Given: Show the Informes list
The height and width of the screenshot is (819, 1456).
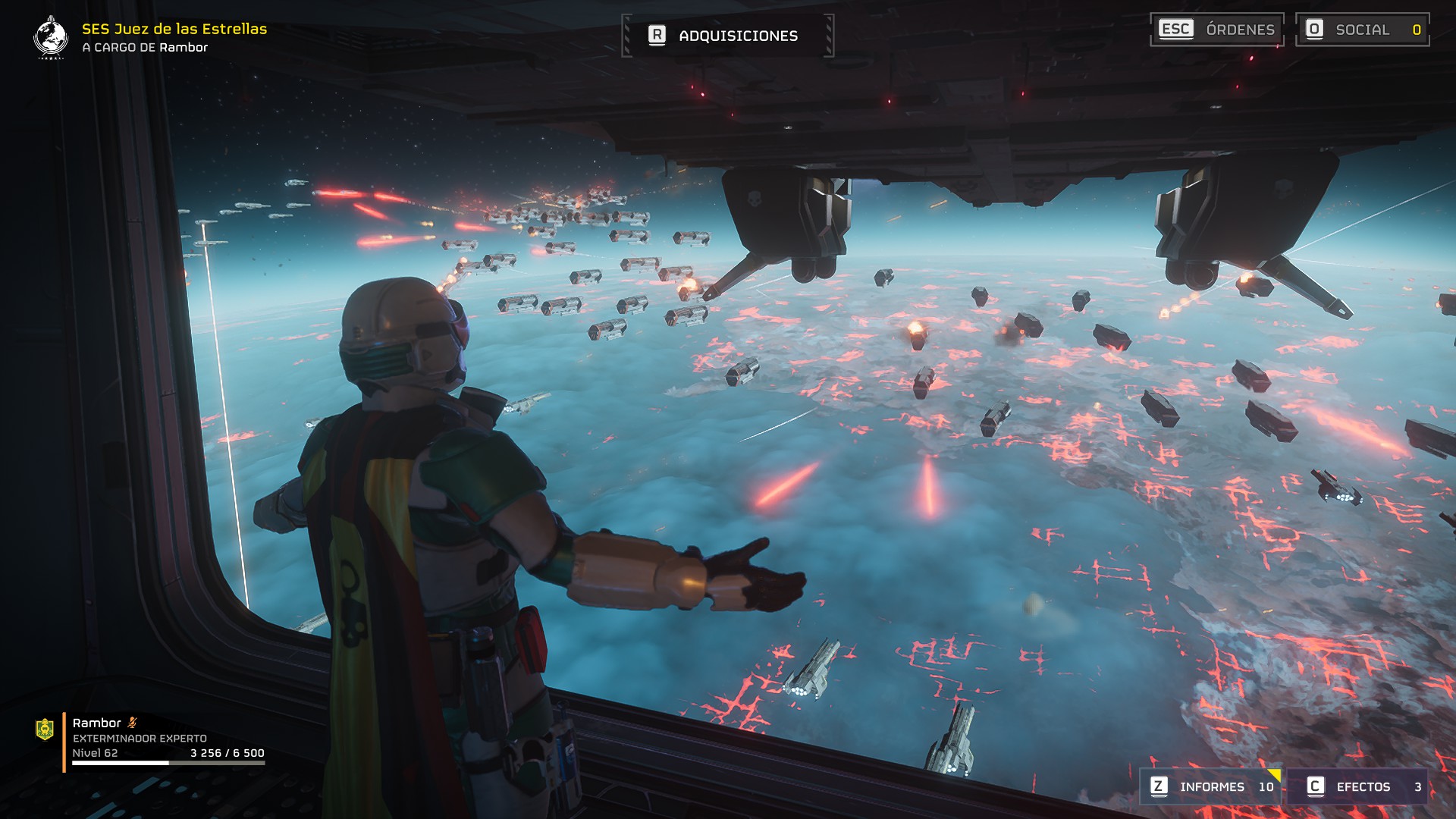Looking at the screenshot, I should (1211, 786).
